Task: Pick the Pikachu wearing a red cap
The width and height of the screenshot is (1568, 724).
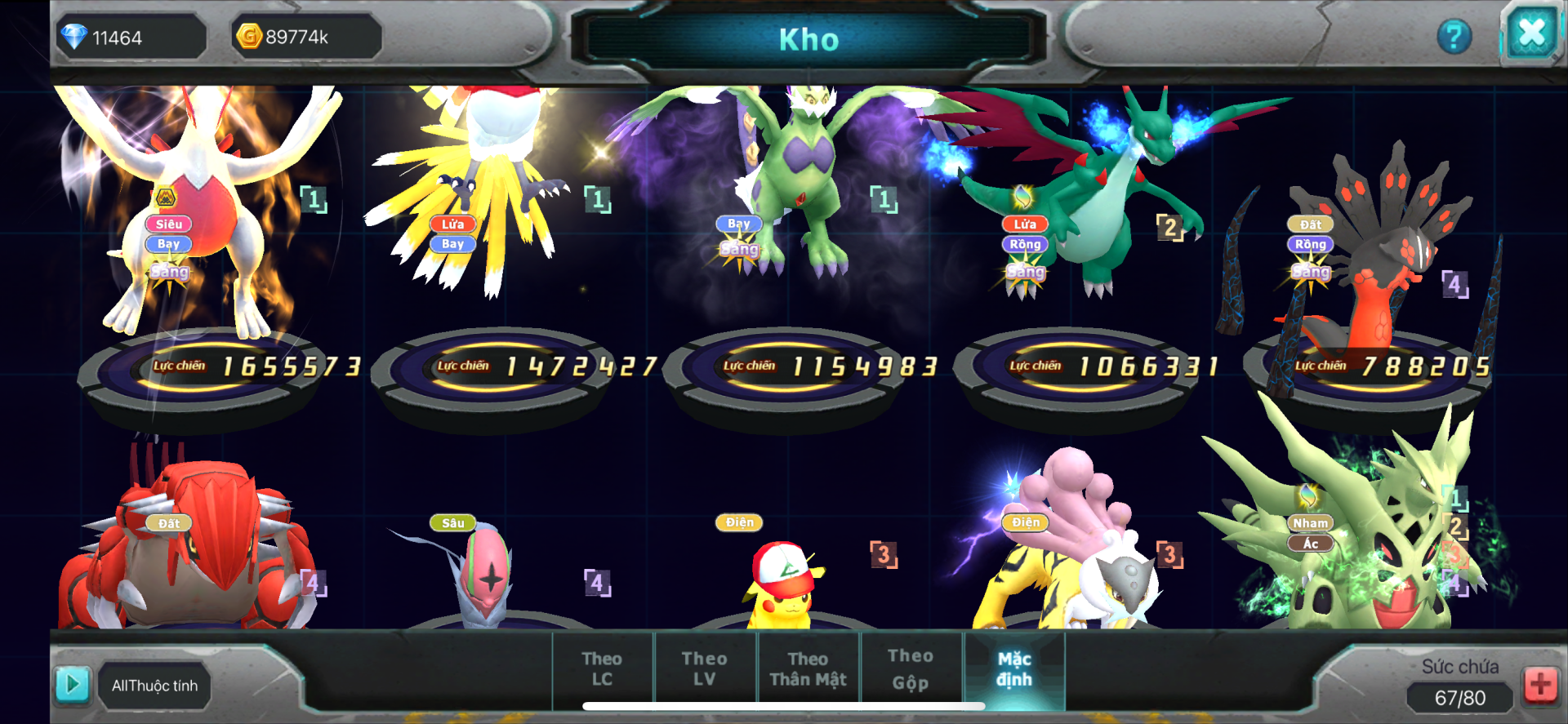Action: tap(782, 588)
